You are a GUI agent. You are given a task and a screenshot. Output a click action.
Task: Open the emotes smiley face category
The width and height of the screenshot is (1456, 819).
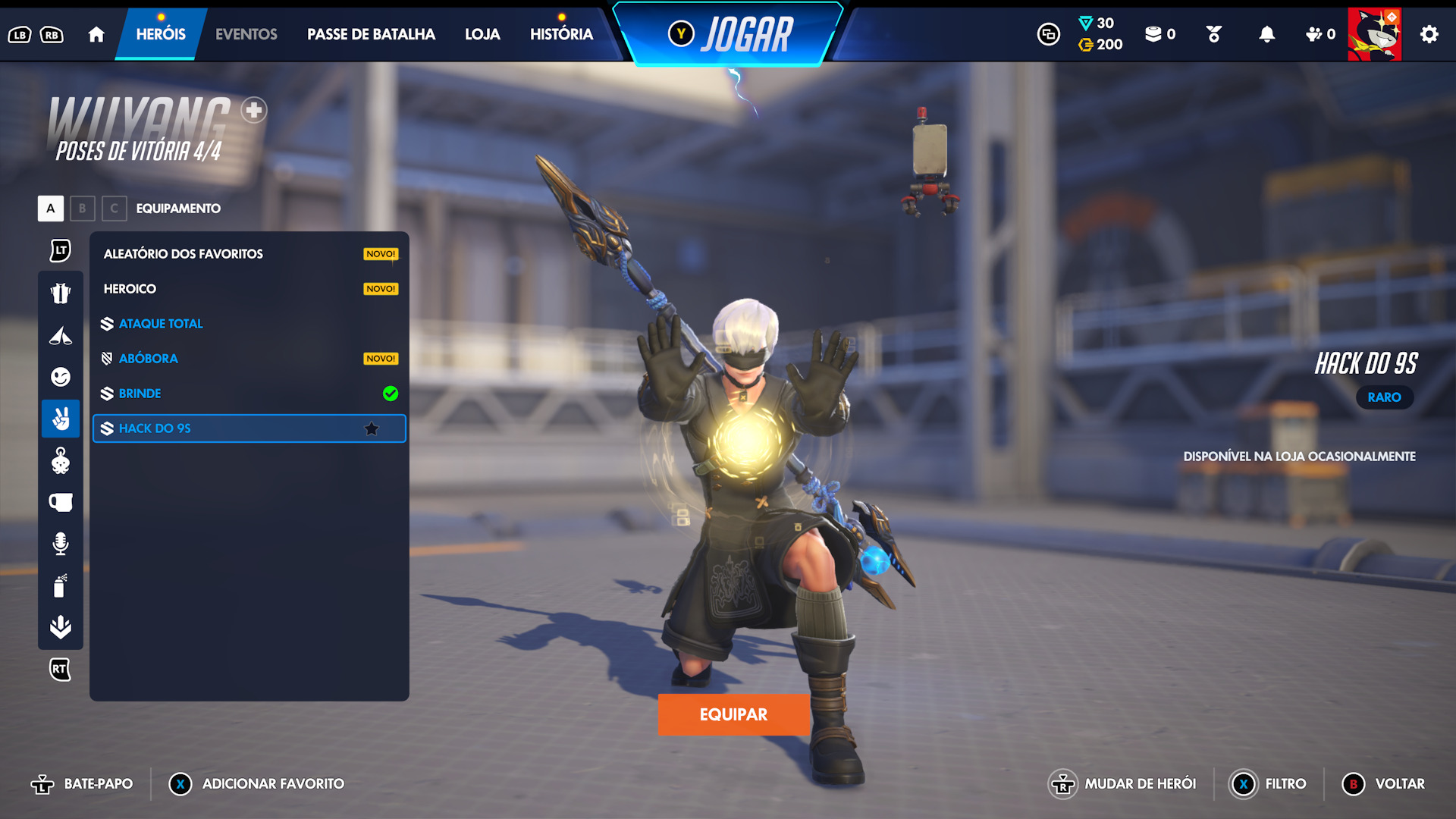click(x=61, y=377)
